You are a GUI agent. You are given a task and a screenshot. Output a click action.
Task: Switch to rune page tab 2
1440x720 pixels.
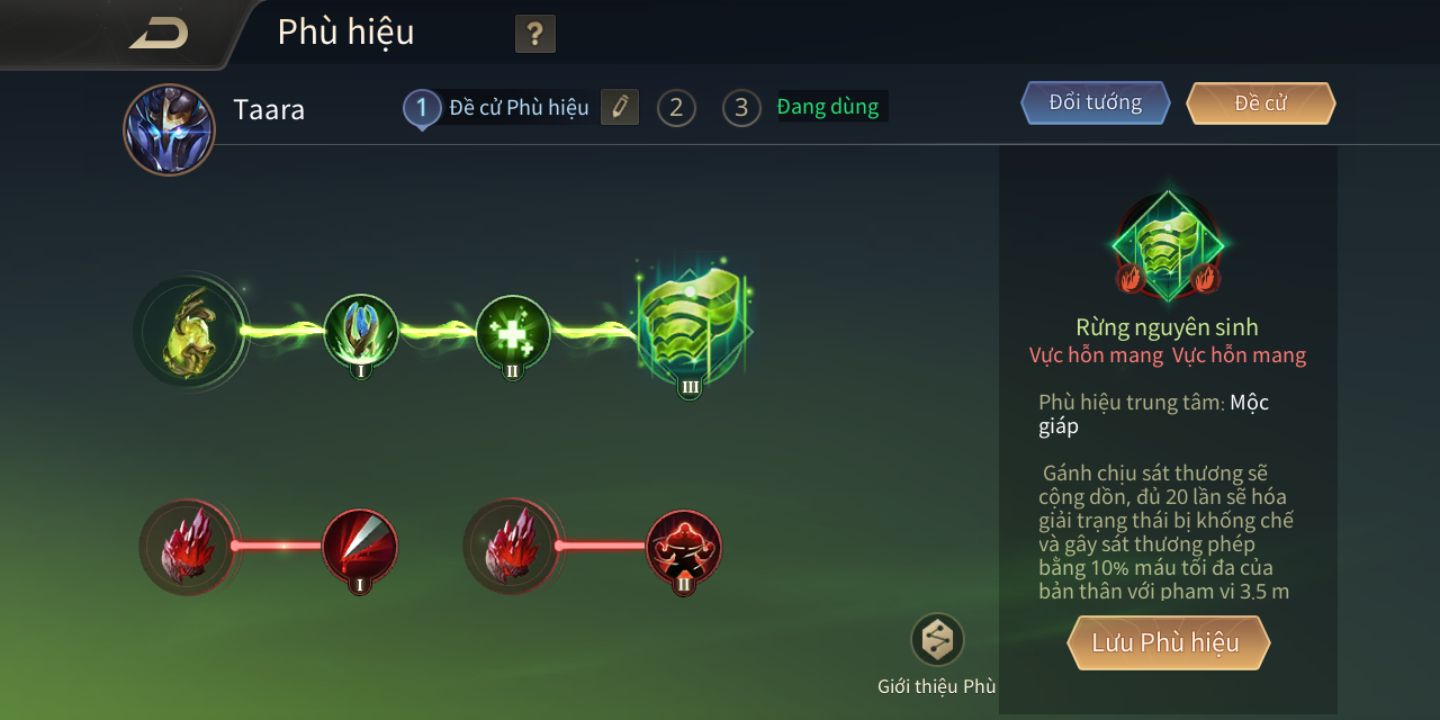676,108
